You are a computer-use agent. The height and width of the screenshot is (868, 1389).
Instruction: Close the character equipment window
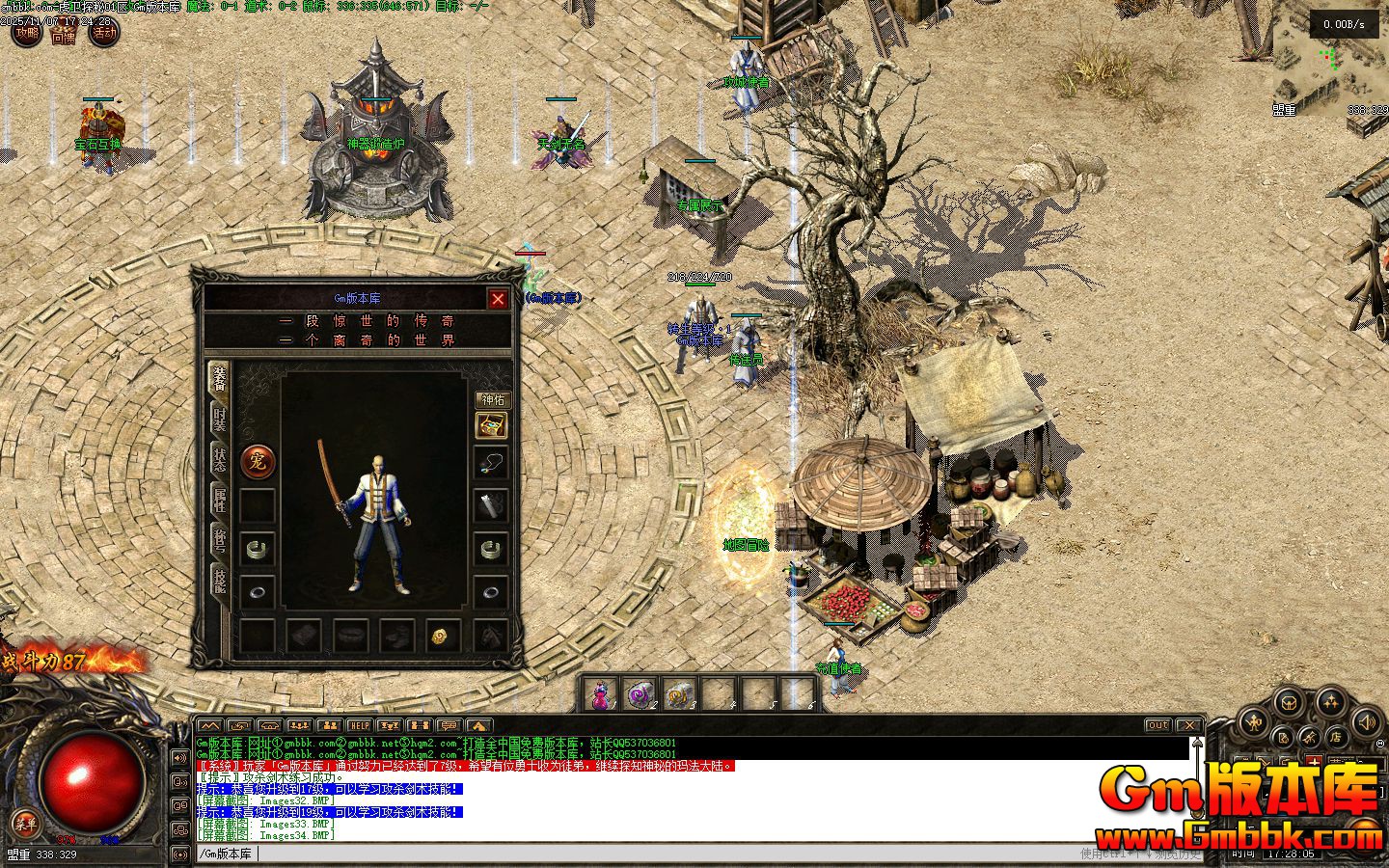[x=498, y=299]
